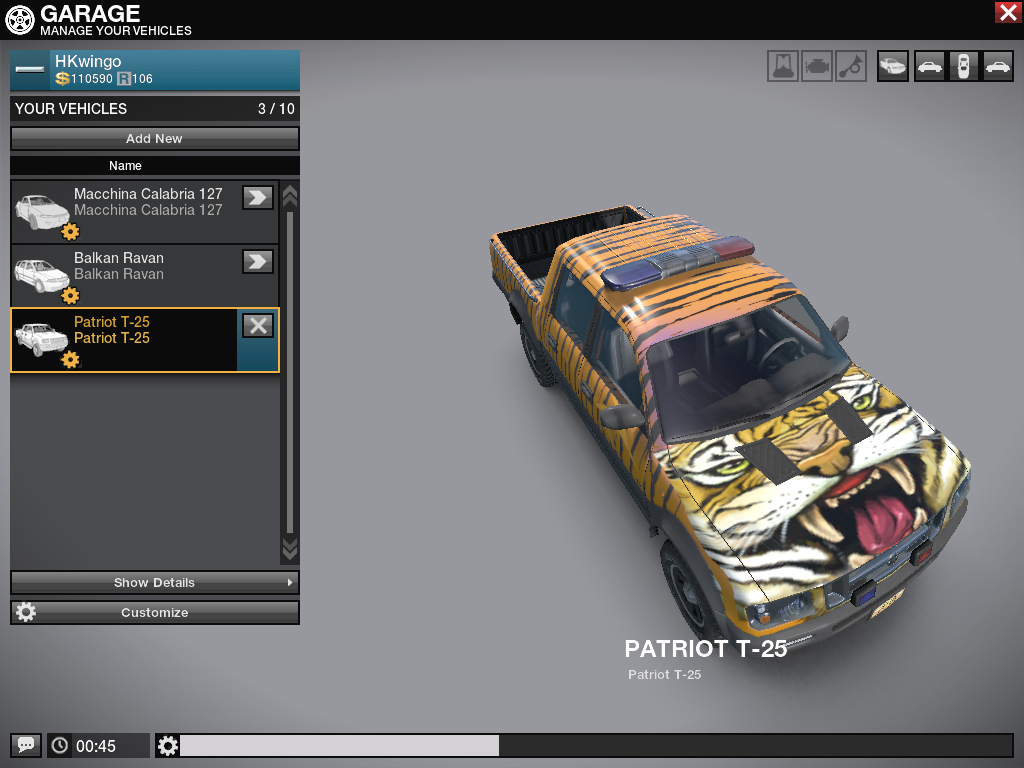Image resolution: width=1024 pixels, height=768 pixels.
Task: Click the vehicle list scroll-down arrow
Action: pyautogui.click(x=290, y=548)
